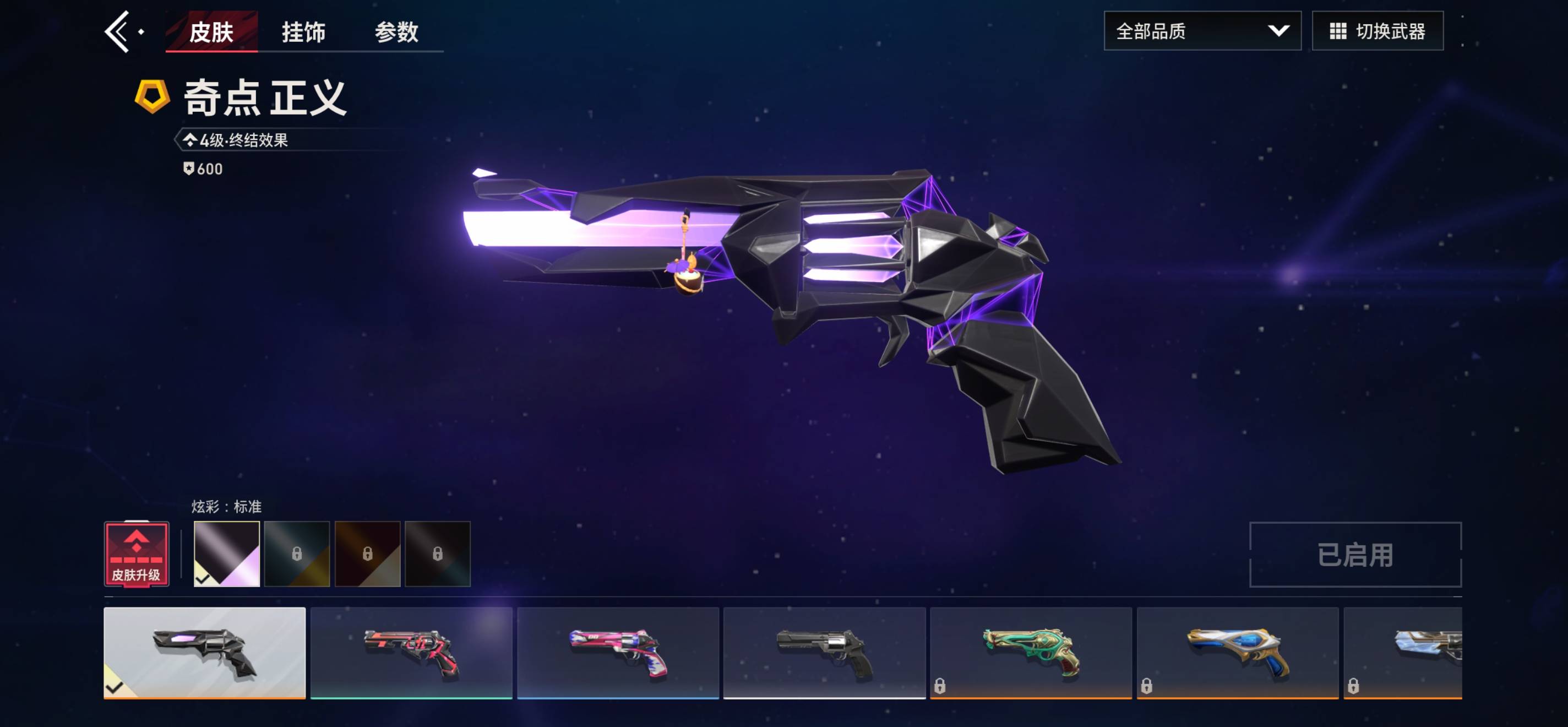Go back with the arrow button
The image size is (1568, 727).
pyautogui.click(x=118, y=31)
